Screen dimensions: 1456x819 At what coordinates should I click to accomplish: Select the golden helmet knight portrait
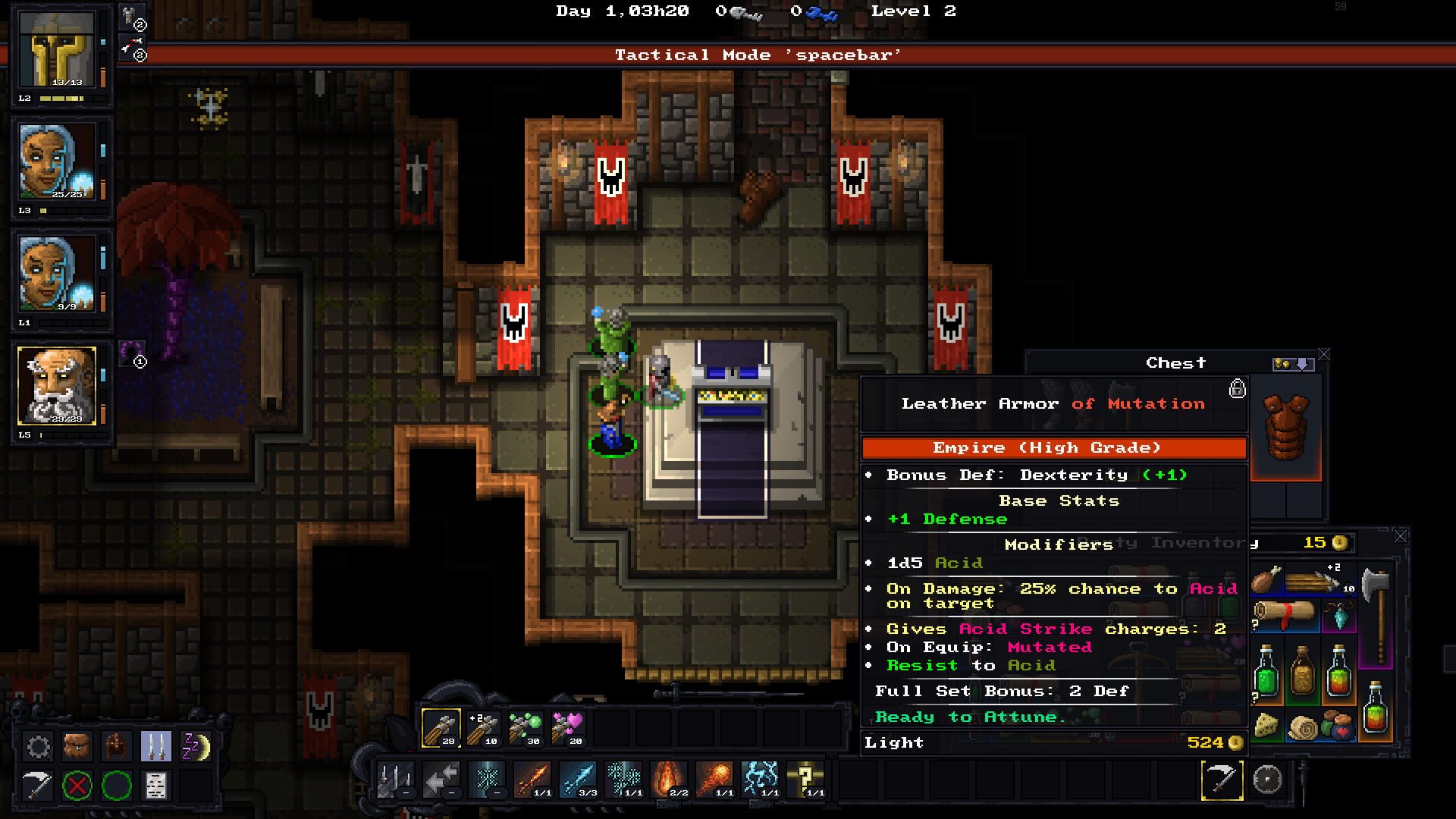[58, 50]
